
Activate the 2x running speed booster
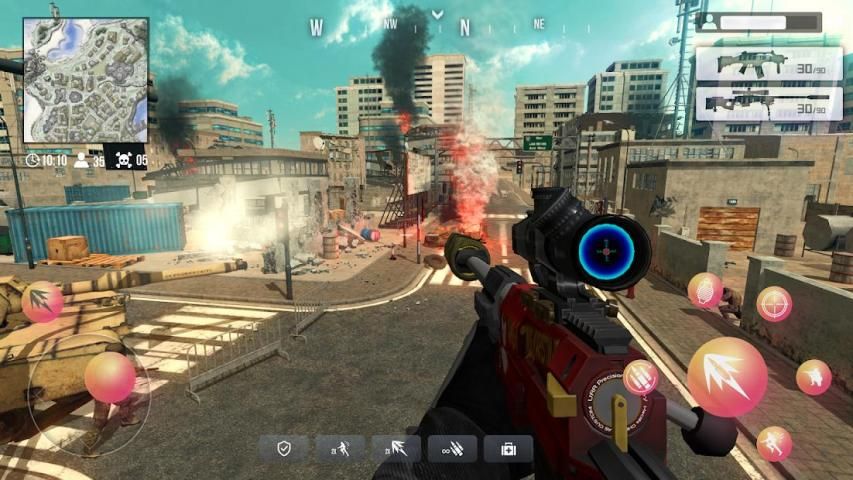pyautogui.click(x=340, y=448)
